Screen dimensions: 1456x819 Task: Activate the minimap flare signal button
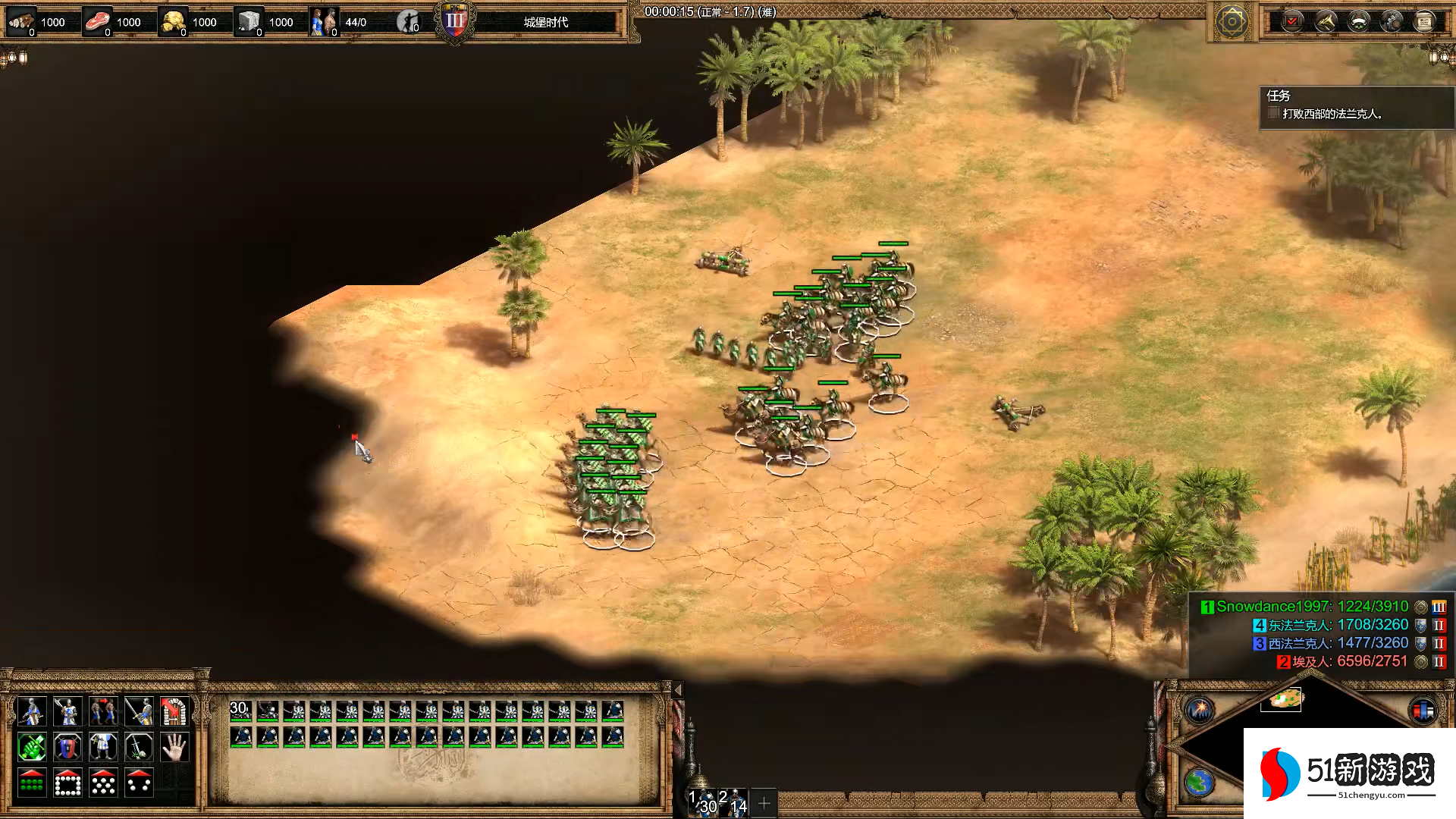[1200, 711]
